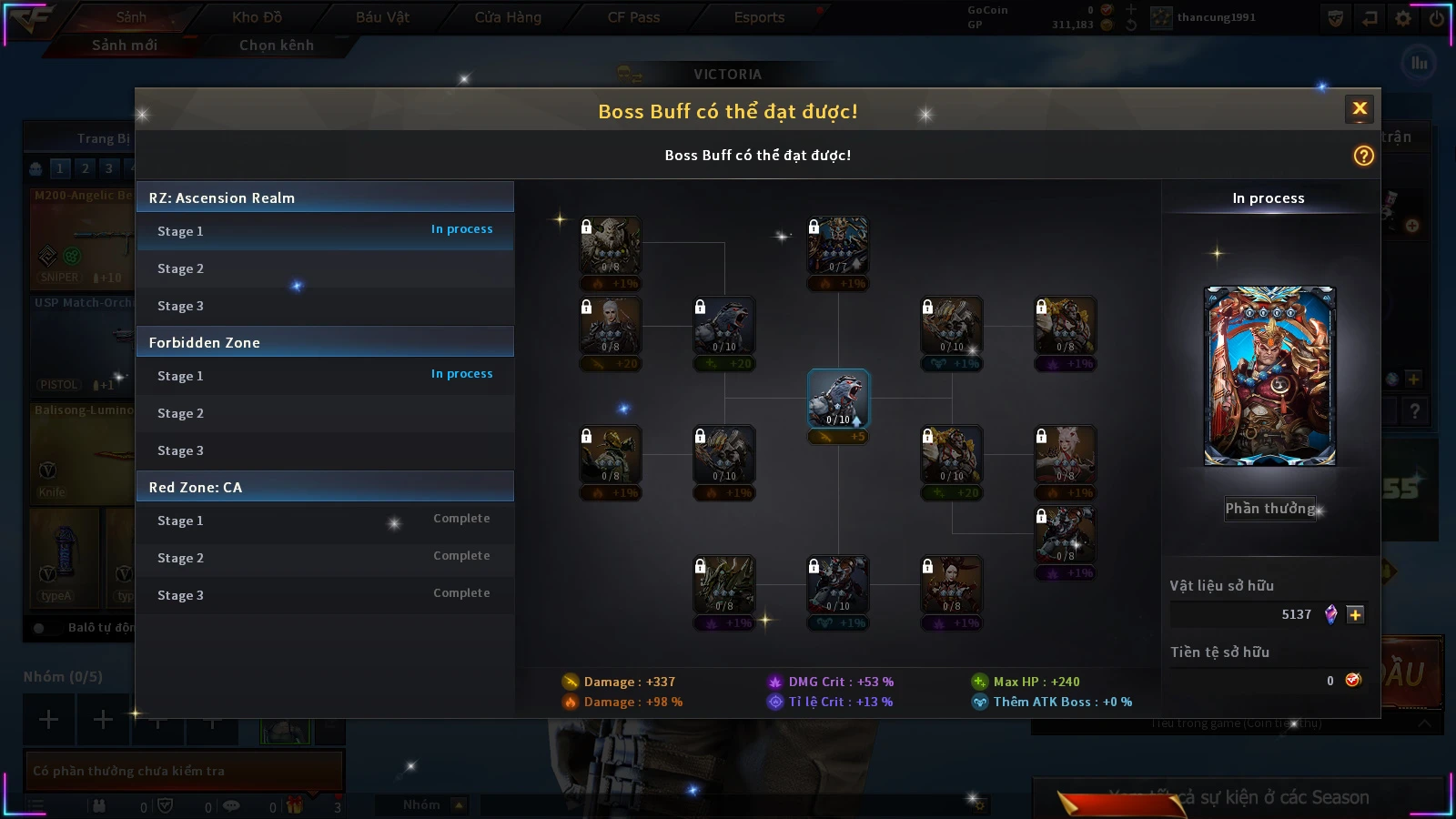Select Stage 1 of RZ: Ascension Realm
1456x819 pixels.
pos(325,231)
